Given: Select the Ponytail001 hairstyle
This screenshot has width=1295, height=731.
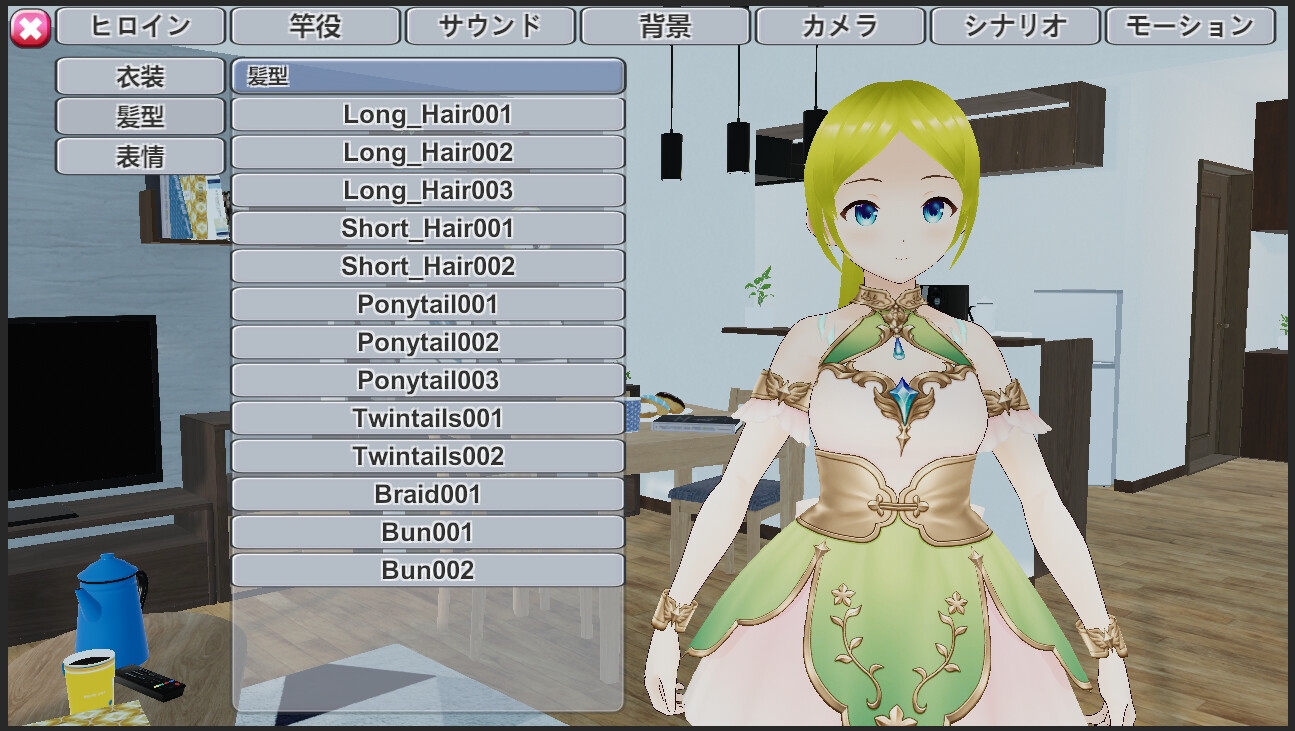Looking at the screenshot, I should [x=428, y=304].
